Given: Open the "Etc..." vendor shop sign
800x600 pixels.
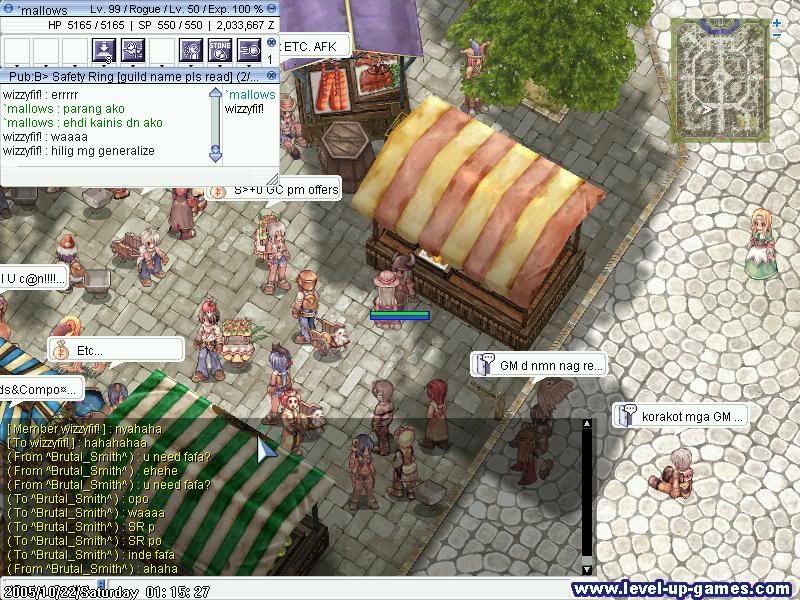Looking at the screenshot, I should (115, 351).
